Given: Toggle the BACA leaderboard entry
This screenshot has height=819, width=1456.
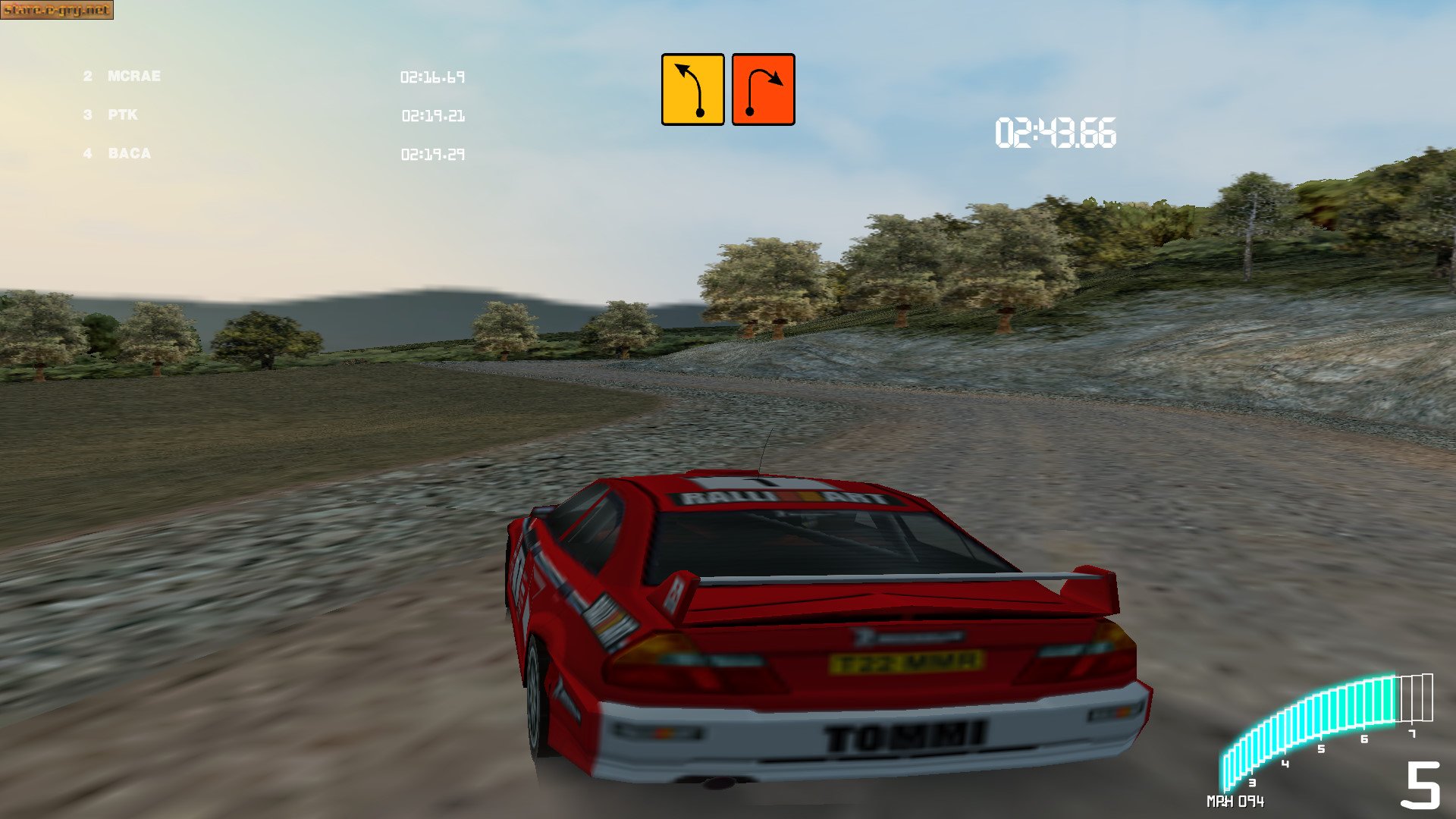Looking at the screenshot, I should (x=130, y=154).
